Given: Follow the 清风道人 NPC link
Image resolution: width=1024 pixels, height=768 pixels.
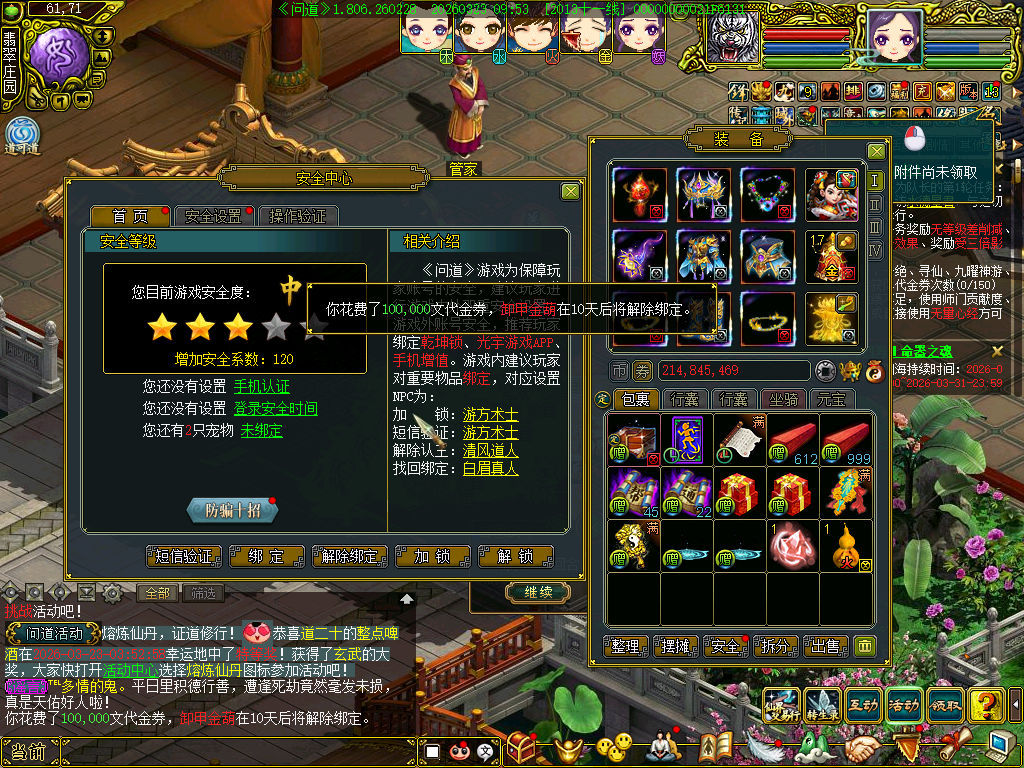Looking at the screenshot, I should pos(490,450).
